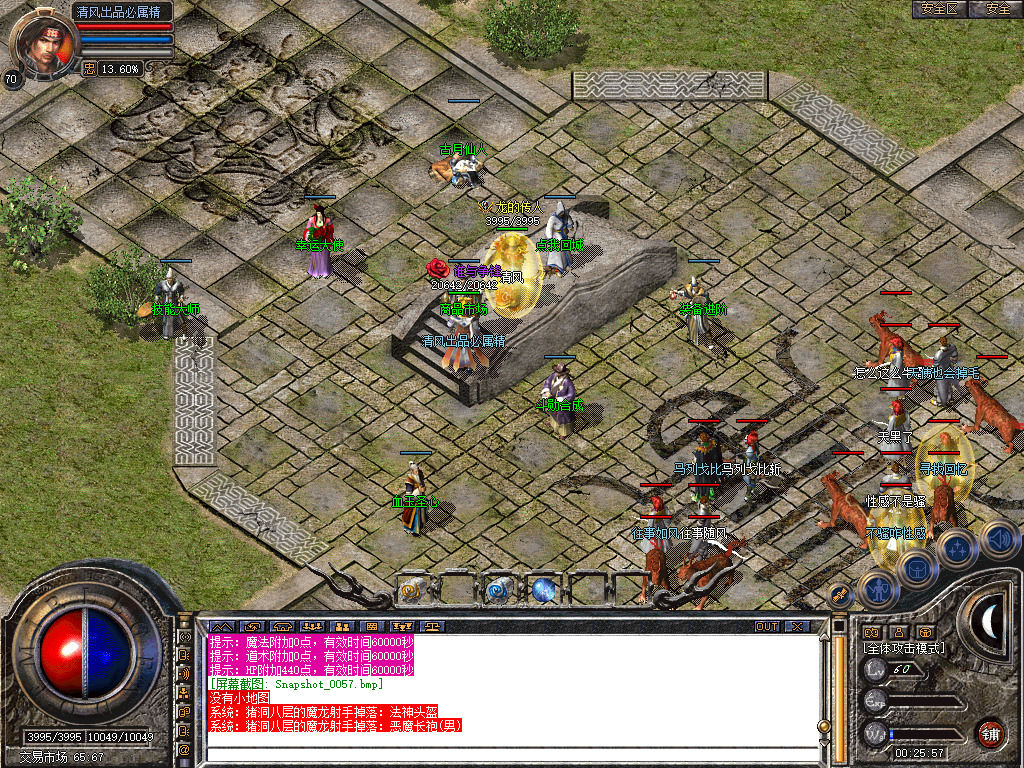1024x768 pixels.
Task: Click the @ button beside the chat
Action: [x=185, y=749]
